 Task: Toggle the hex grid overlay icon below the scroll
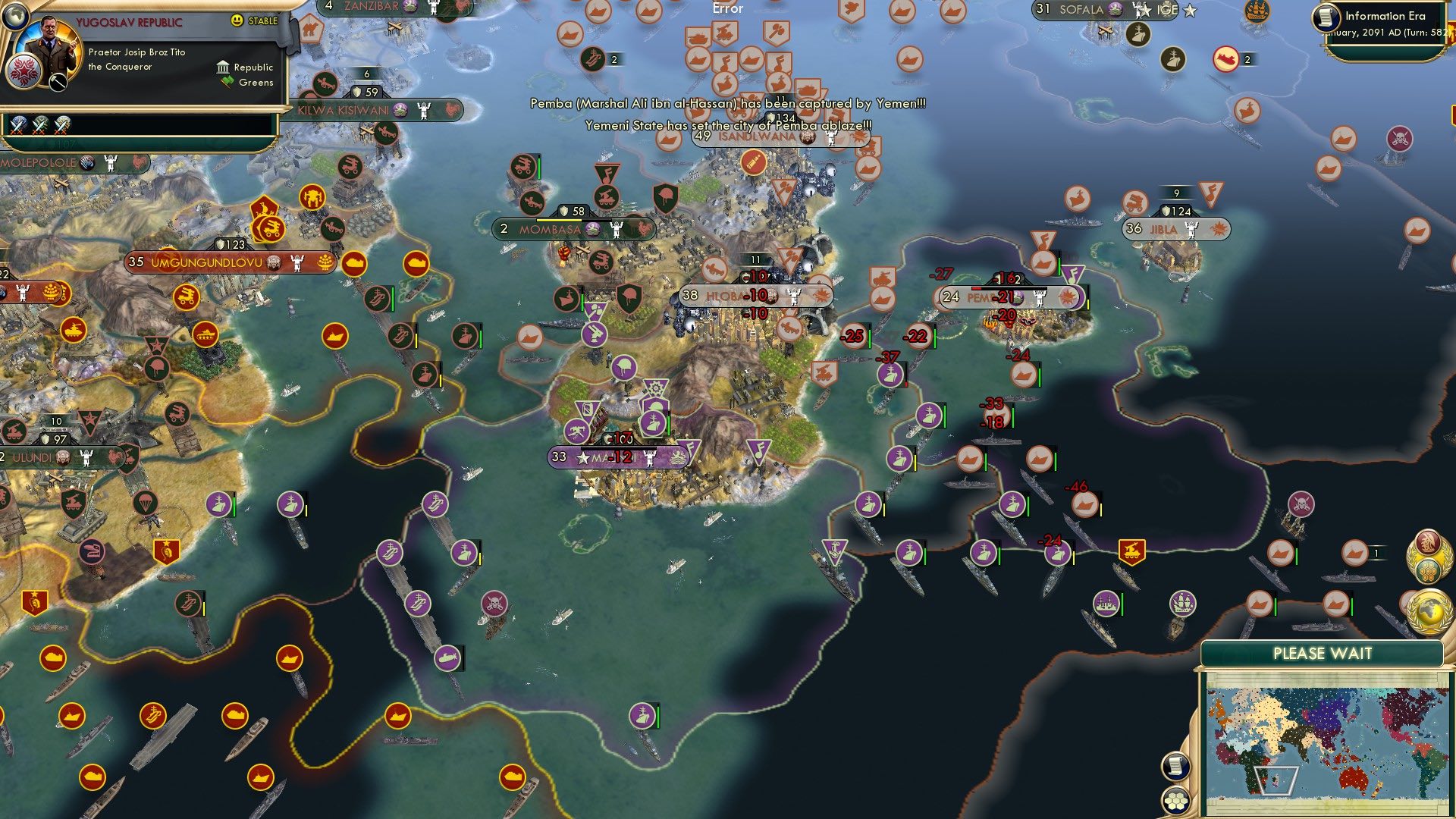(x=1175, y=799)
